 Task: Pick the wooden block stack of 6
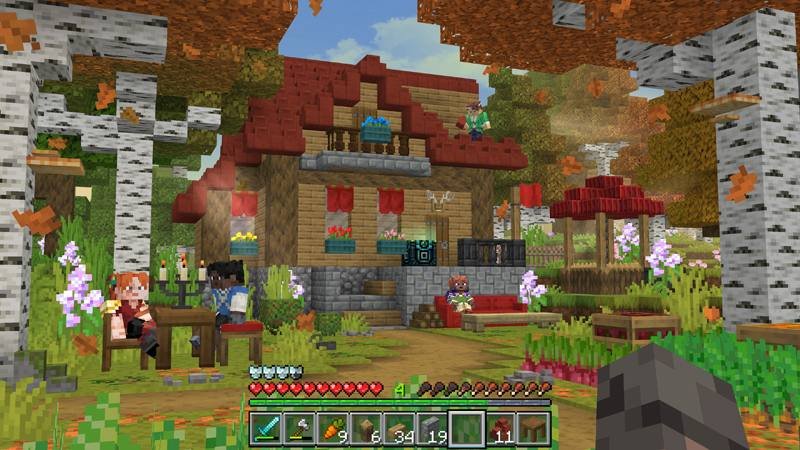click(x=366, y=428)
